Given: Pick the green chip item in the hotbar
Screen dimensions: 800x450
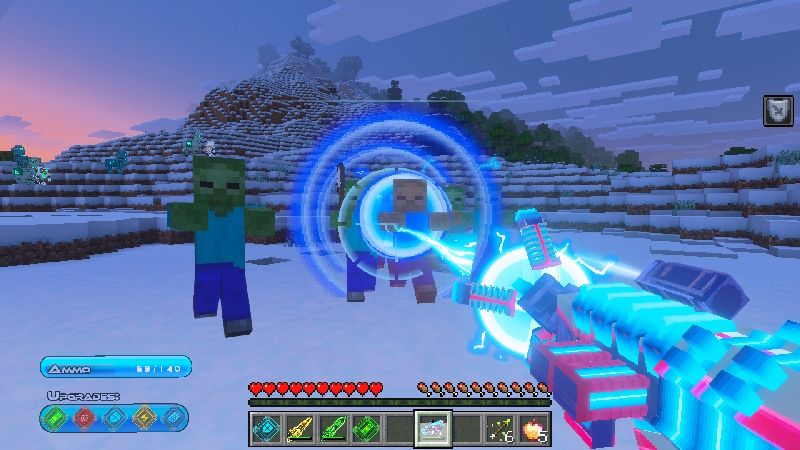Looking at the screenshot, I should (365, 428).
